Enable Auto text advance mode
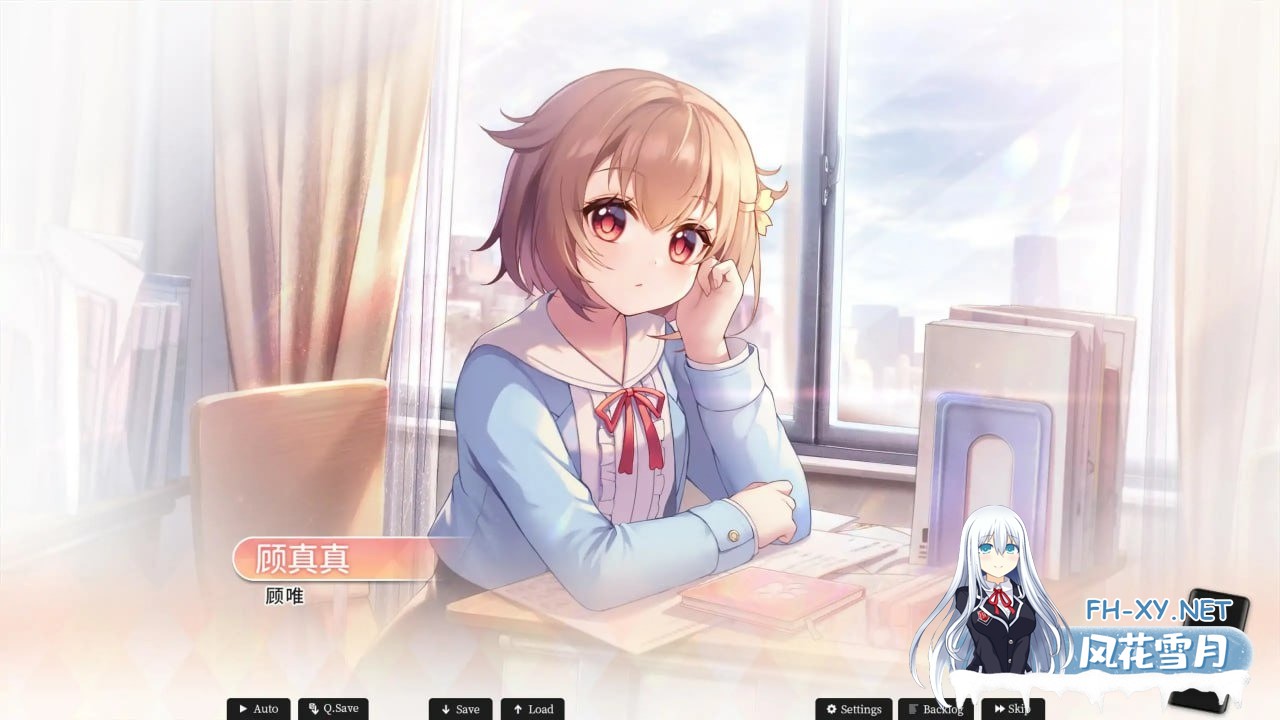Screen dimensions: 1280x720 [258, 709]
